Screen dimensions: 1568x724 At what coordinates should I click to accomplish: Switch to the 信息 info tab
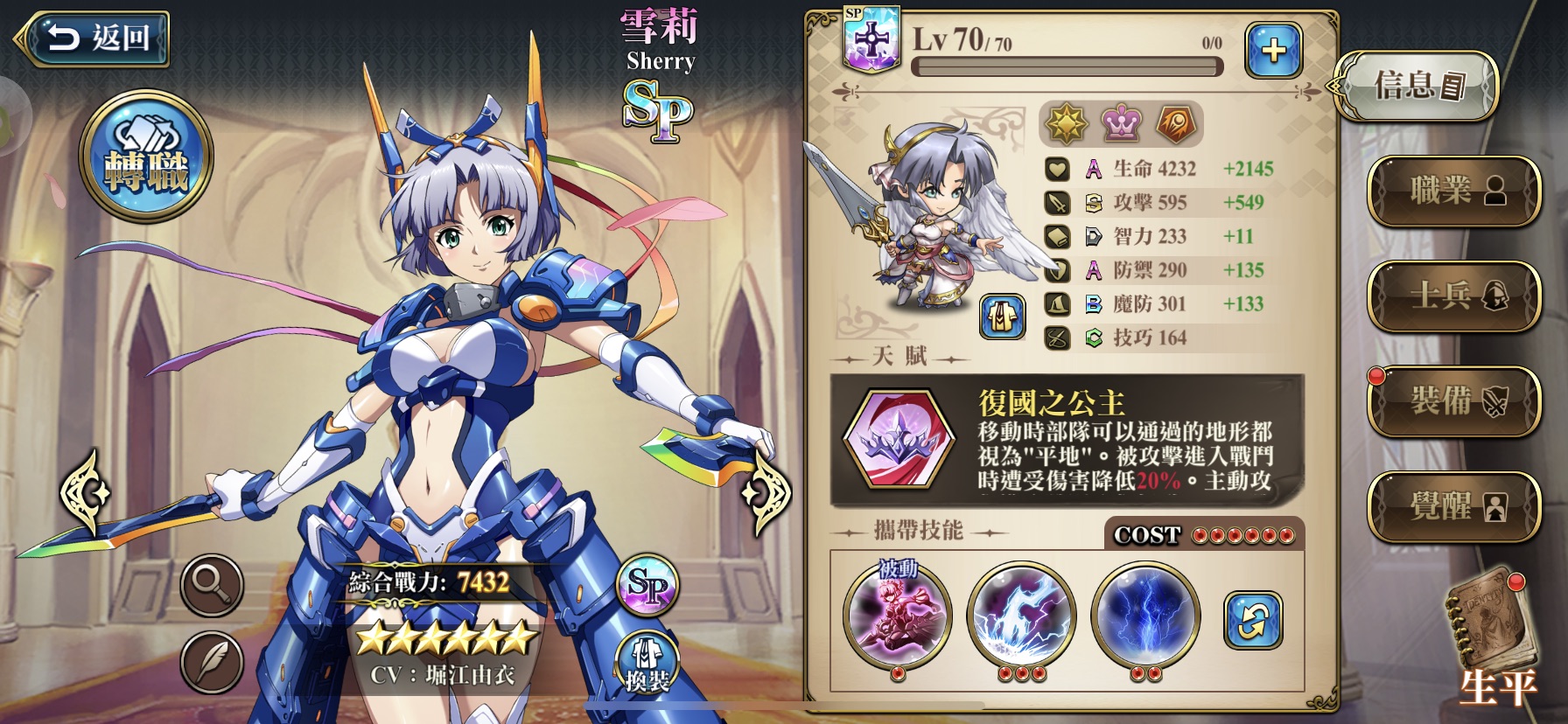(1417, 87)
